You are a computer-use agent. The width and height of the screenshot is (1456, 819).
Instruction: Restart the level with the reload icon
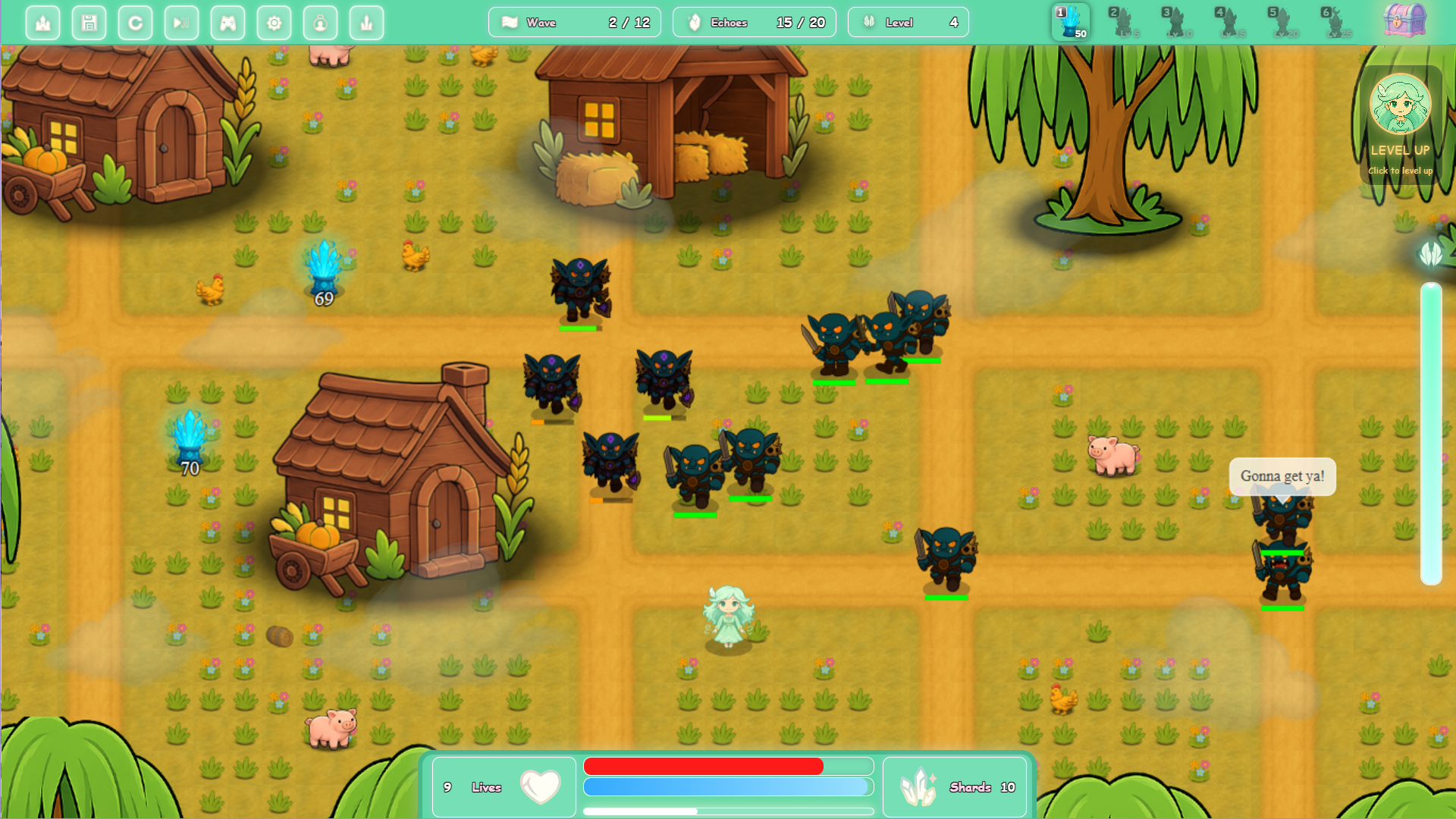[x=135, y=22]
